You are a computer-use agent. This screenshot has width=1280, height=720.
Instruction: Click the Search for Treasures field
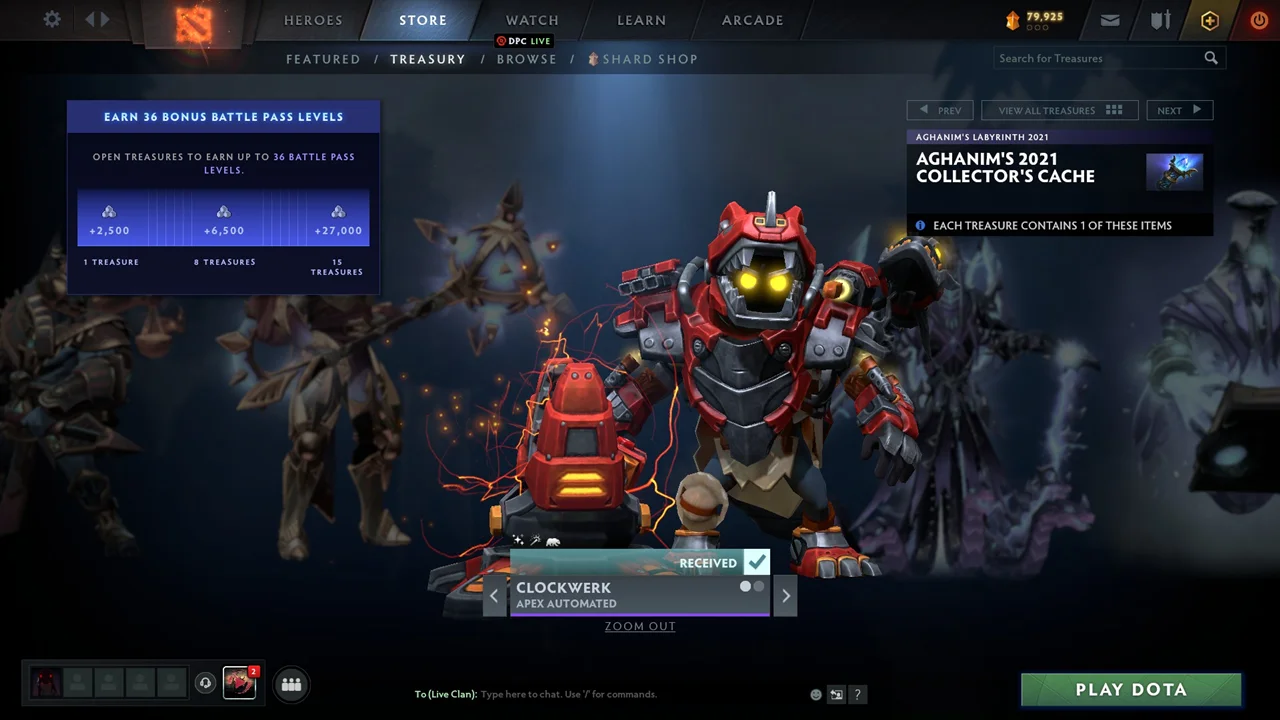1098,58
